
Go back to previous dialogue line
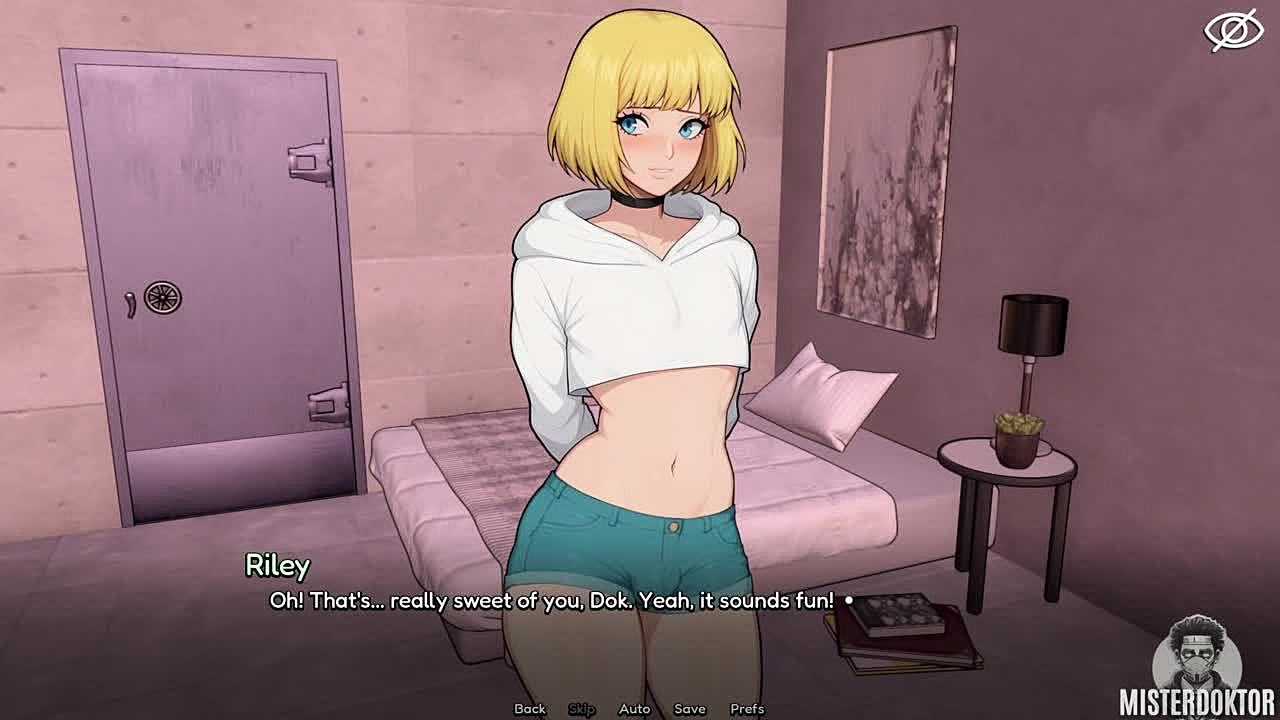530,709
